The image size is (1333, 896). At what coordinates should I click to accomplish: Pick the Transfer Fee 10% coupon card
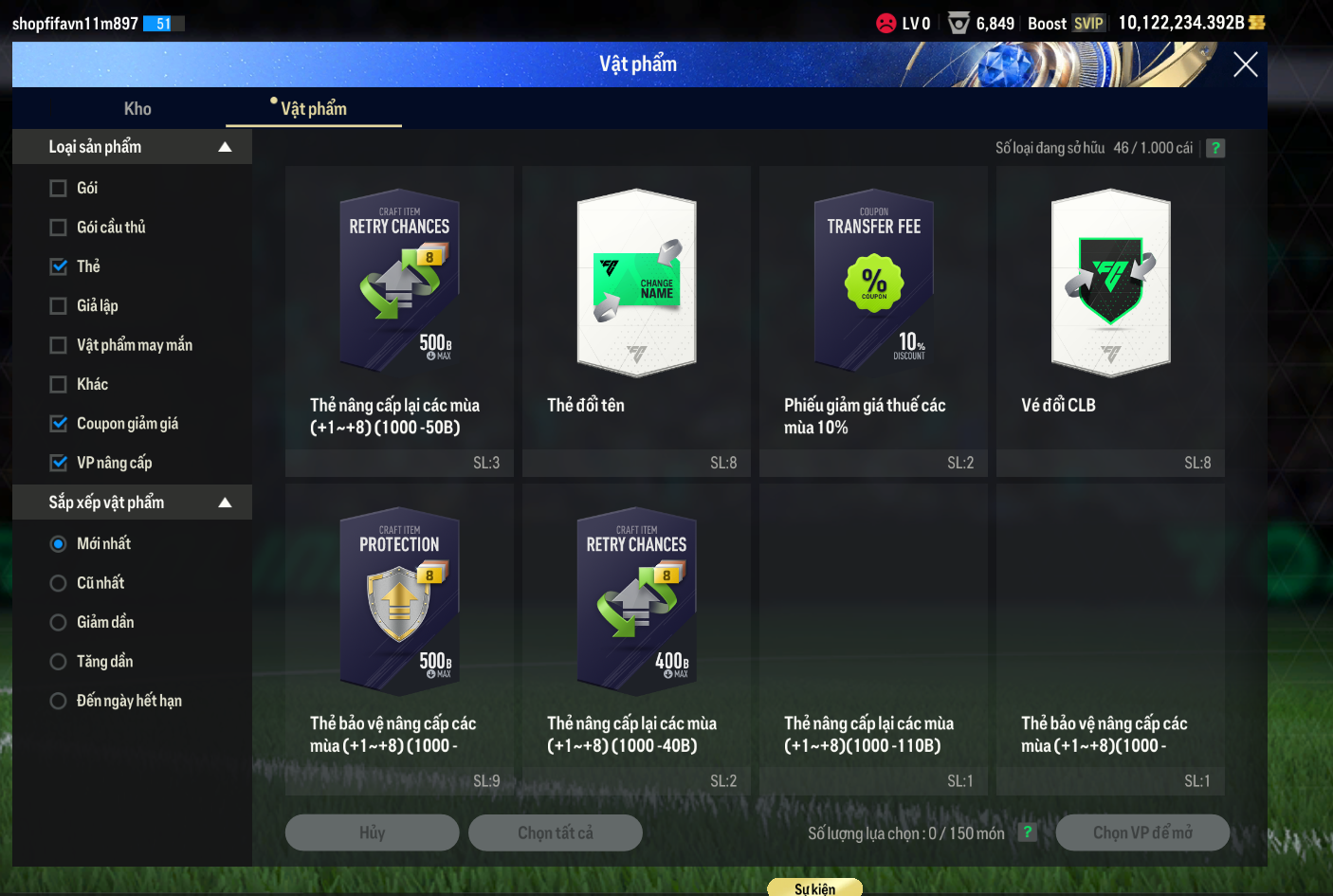click(873, 303)
